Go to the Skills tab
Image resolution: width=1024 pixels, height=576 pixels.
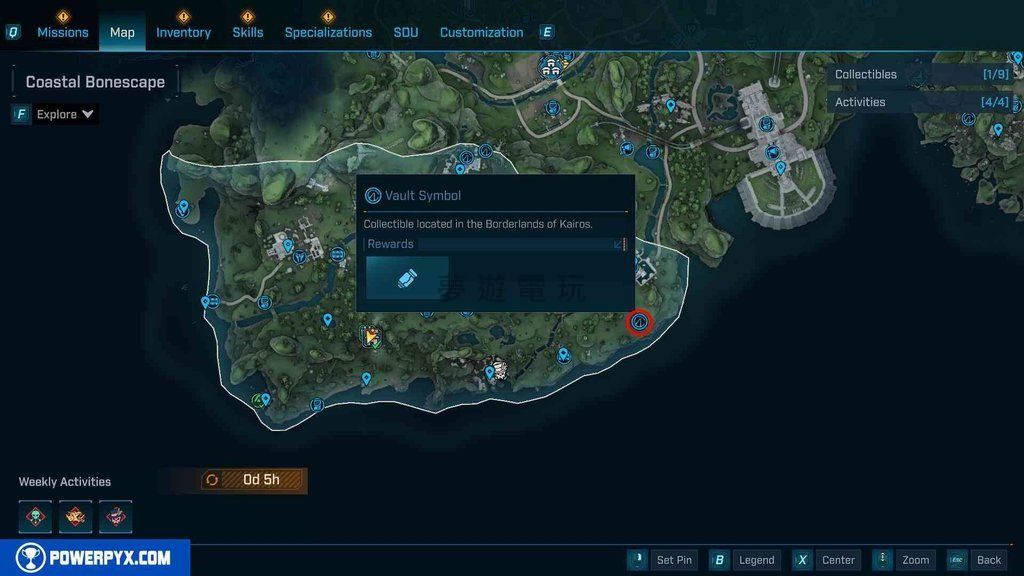click(248, 32)
